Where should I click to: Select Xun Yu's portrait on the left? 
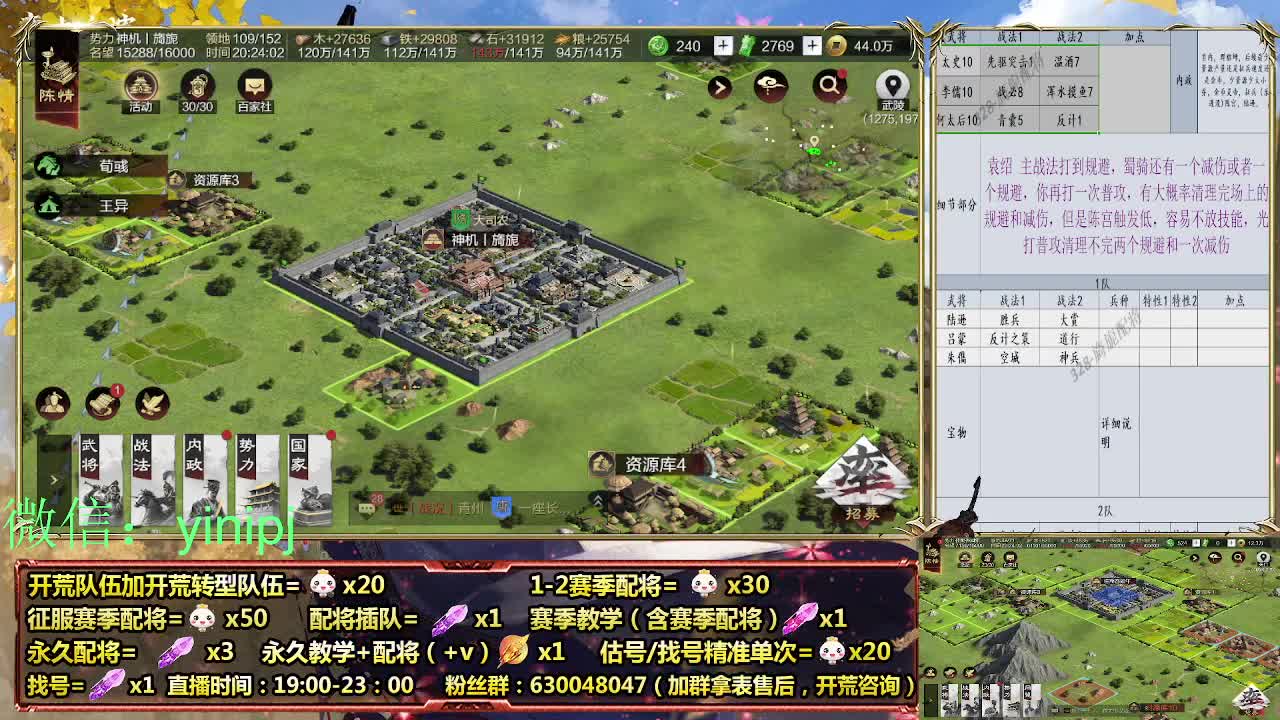click(50, 166)
